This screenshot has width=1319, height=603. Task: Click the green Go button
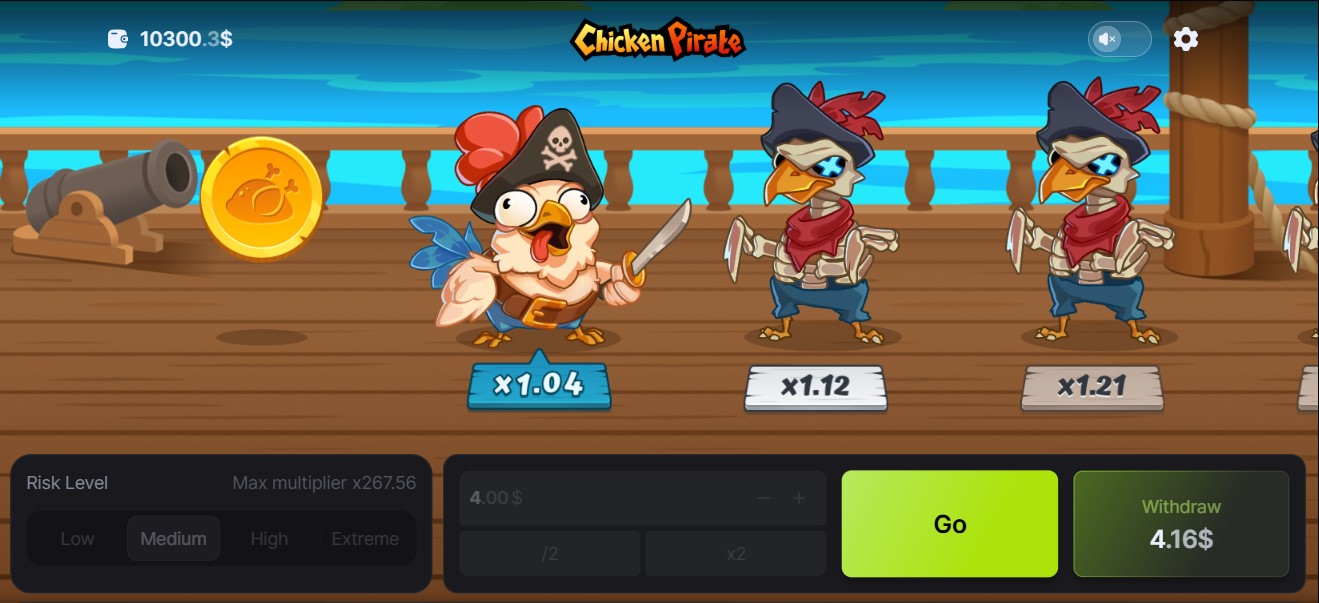click(x=949, y=524)
